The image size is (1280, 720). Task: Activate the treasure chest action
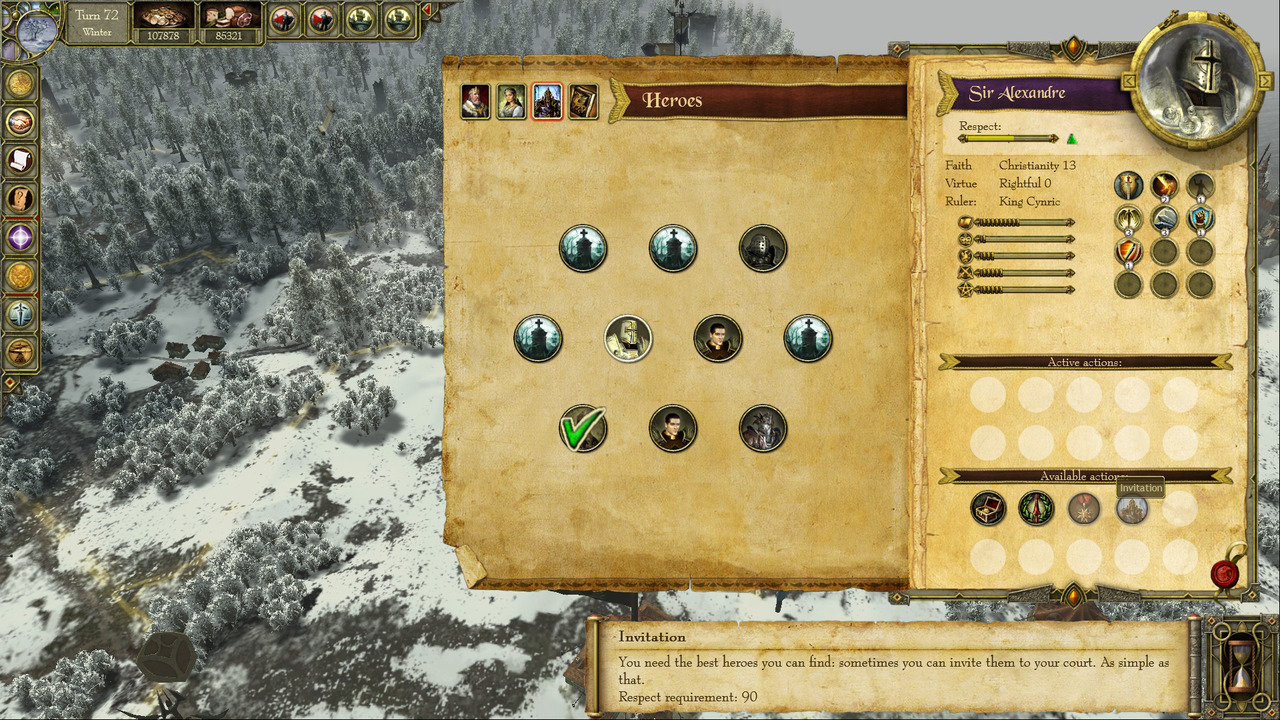[x=988, y=509]
